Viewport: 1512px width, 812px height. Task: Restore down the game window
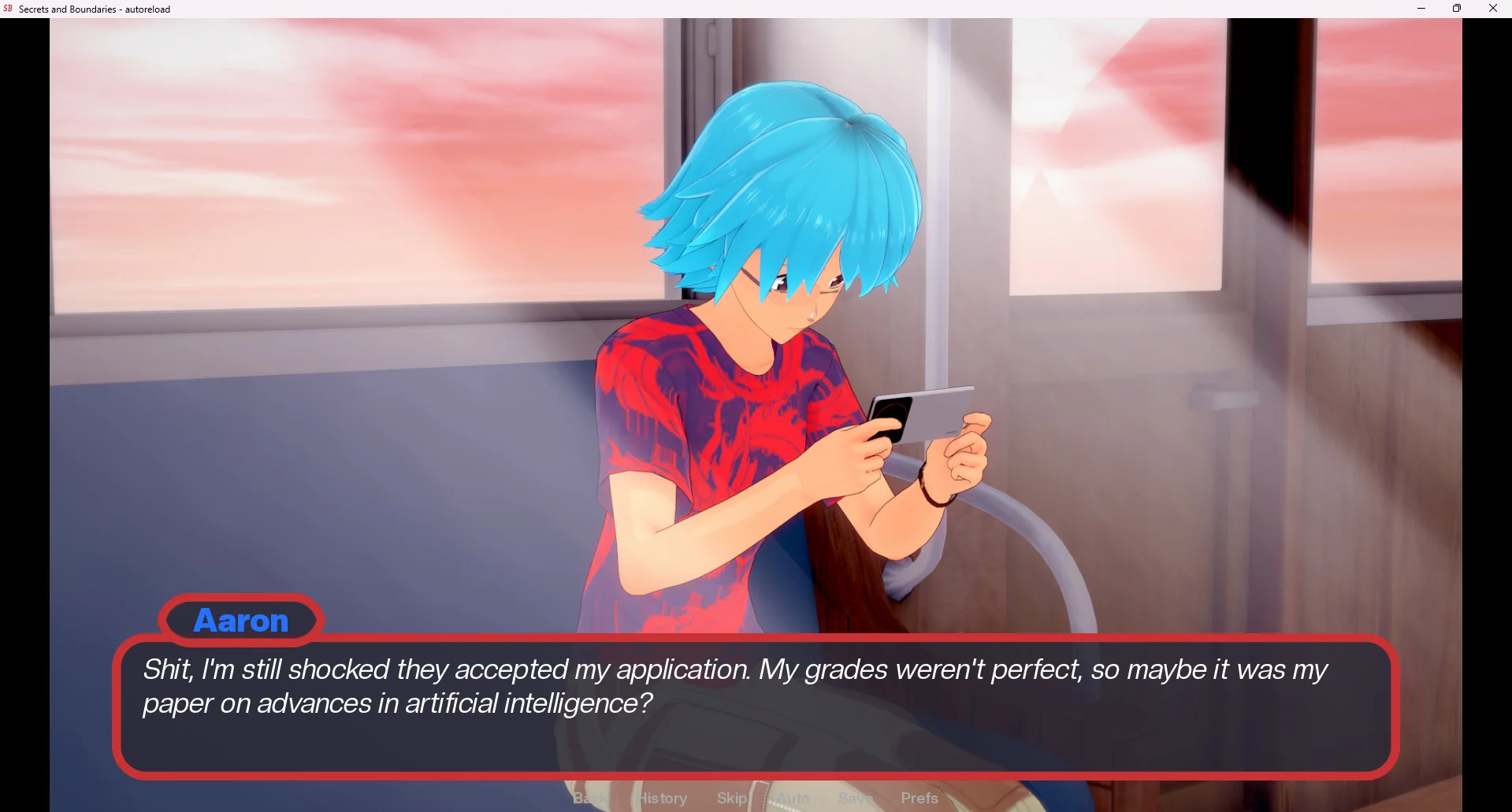(1457, 9)
